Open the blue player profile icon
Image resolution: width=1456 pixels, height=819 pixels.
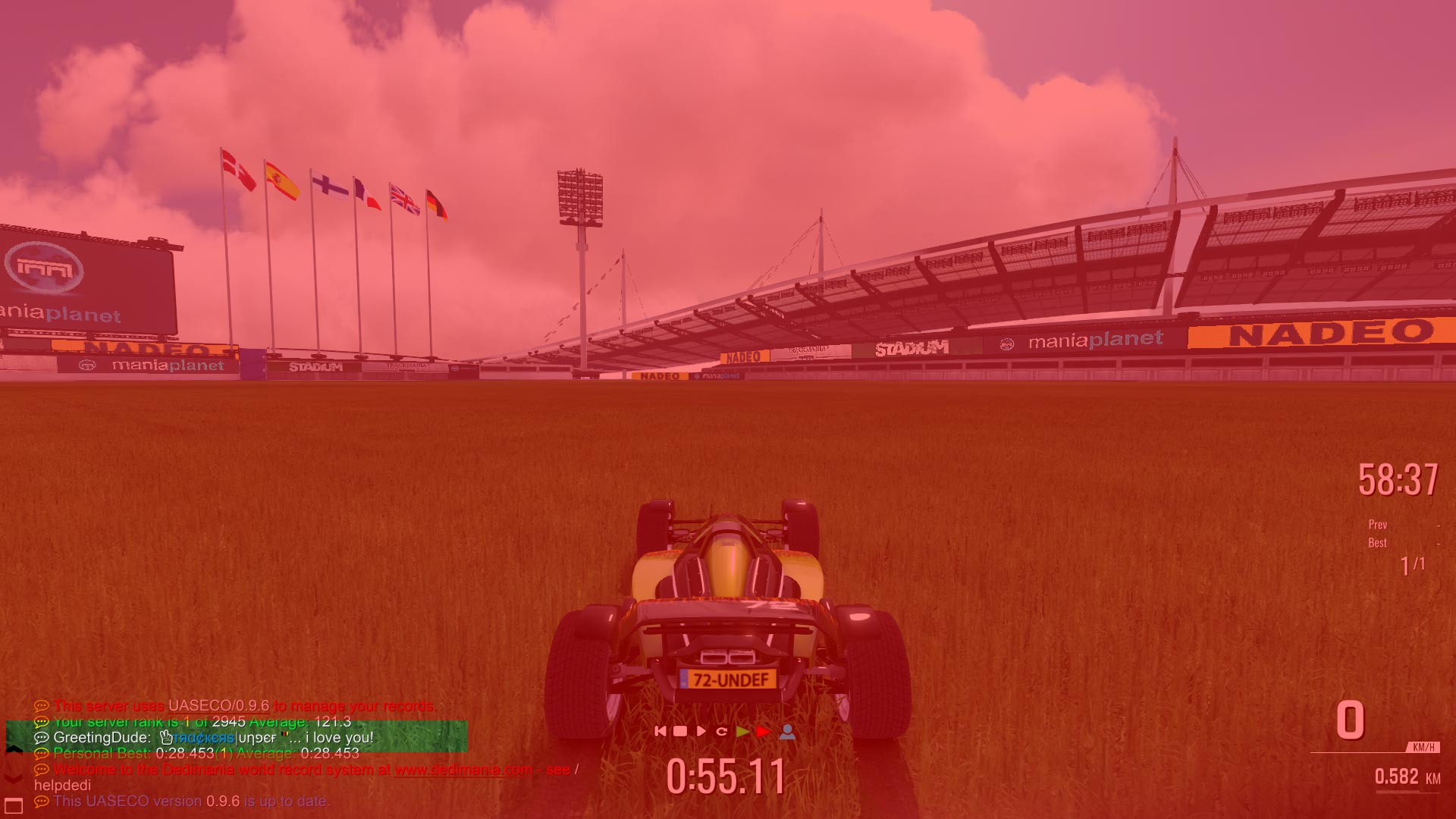pyautogui.click(x=787, y=731)
